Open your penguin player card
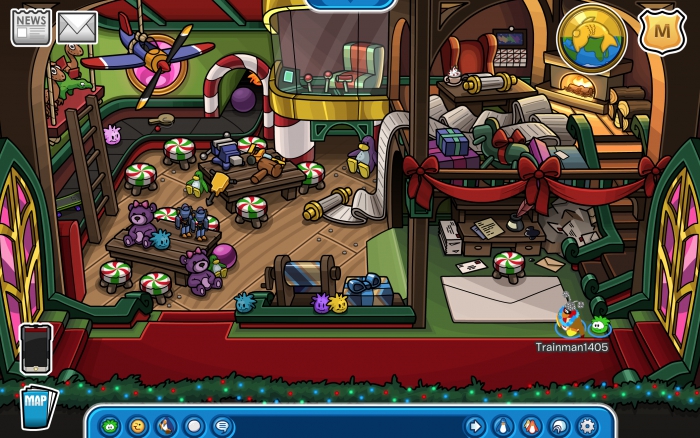 click(503, 425)
